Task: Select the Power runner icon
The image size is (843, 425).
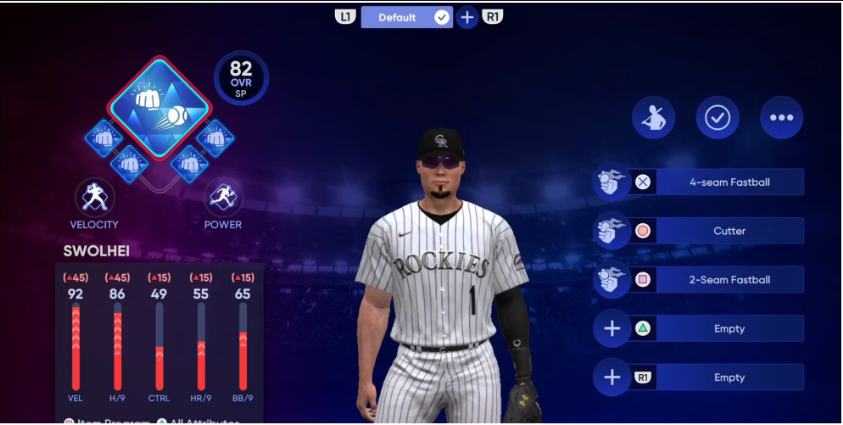Action: [223, 196]
